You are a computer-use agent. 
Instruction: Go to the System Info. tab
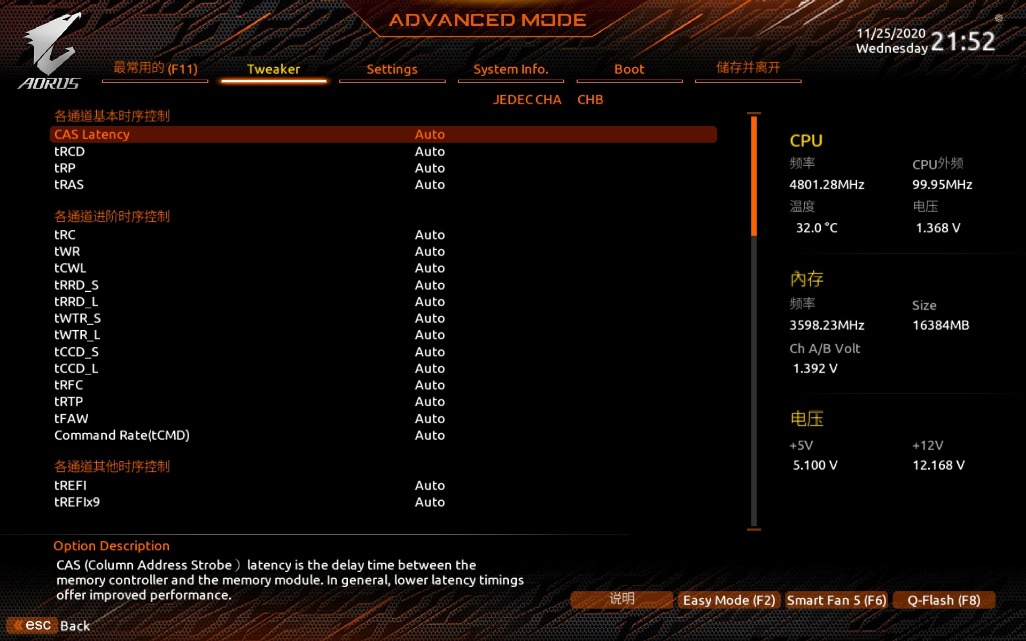tap(510, 69)
